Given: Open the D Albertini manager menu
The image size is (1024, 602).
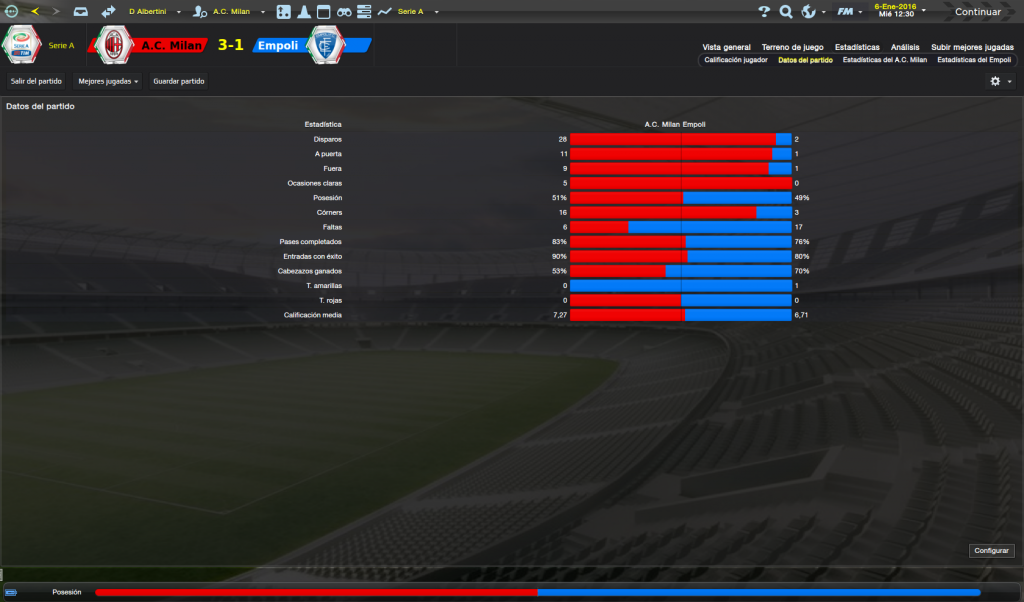Looking at the screenshot, I should click(153, 12).
